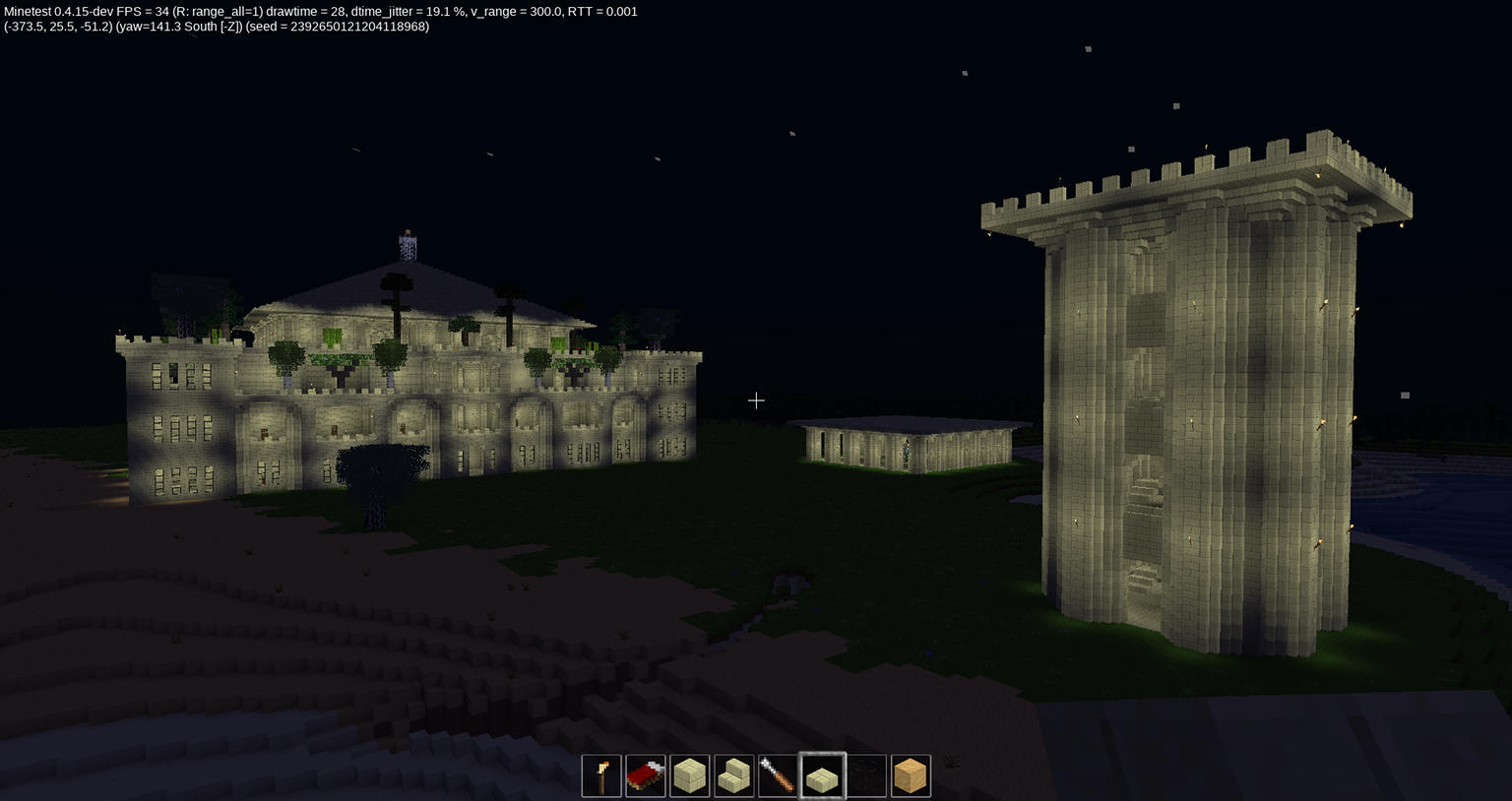The width and height of the screenshot is (1512, 801).
Task: Click the currently selected sandstone slab slot
Action: [x=822, y=775]
